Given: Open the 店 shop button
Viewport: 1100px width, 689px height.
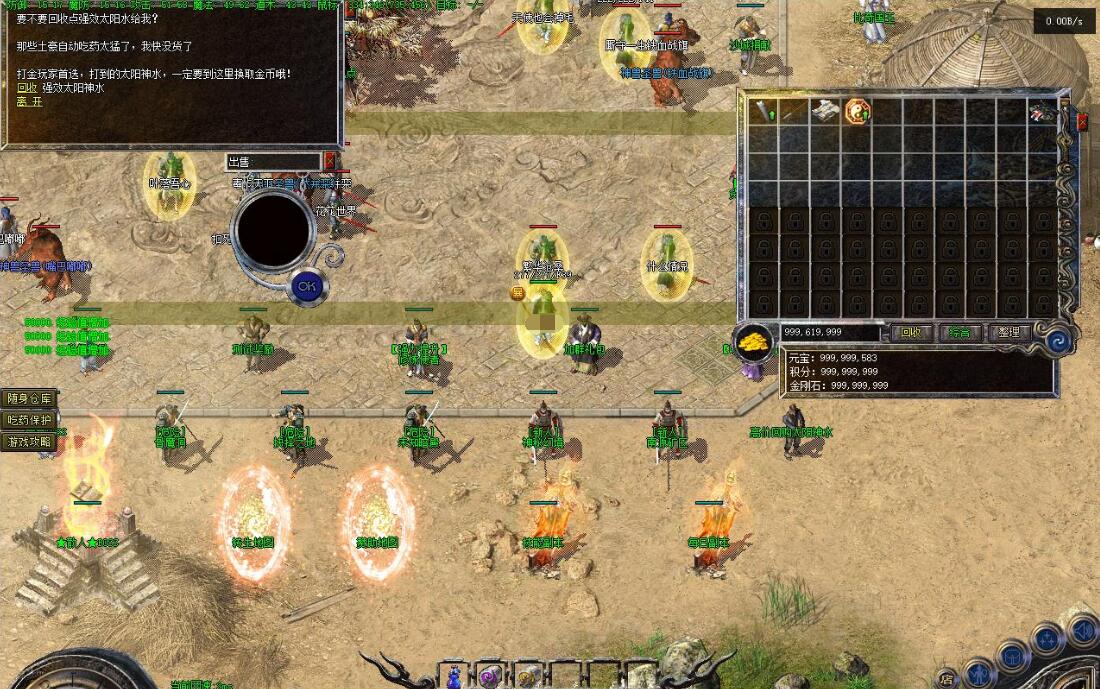Looking at the screenshot, I should (946, 679).
